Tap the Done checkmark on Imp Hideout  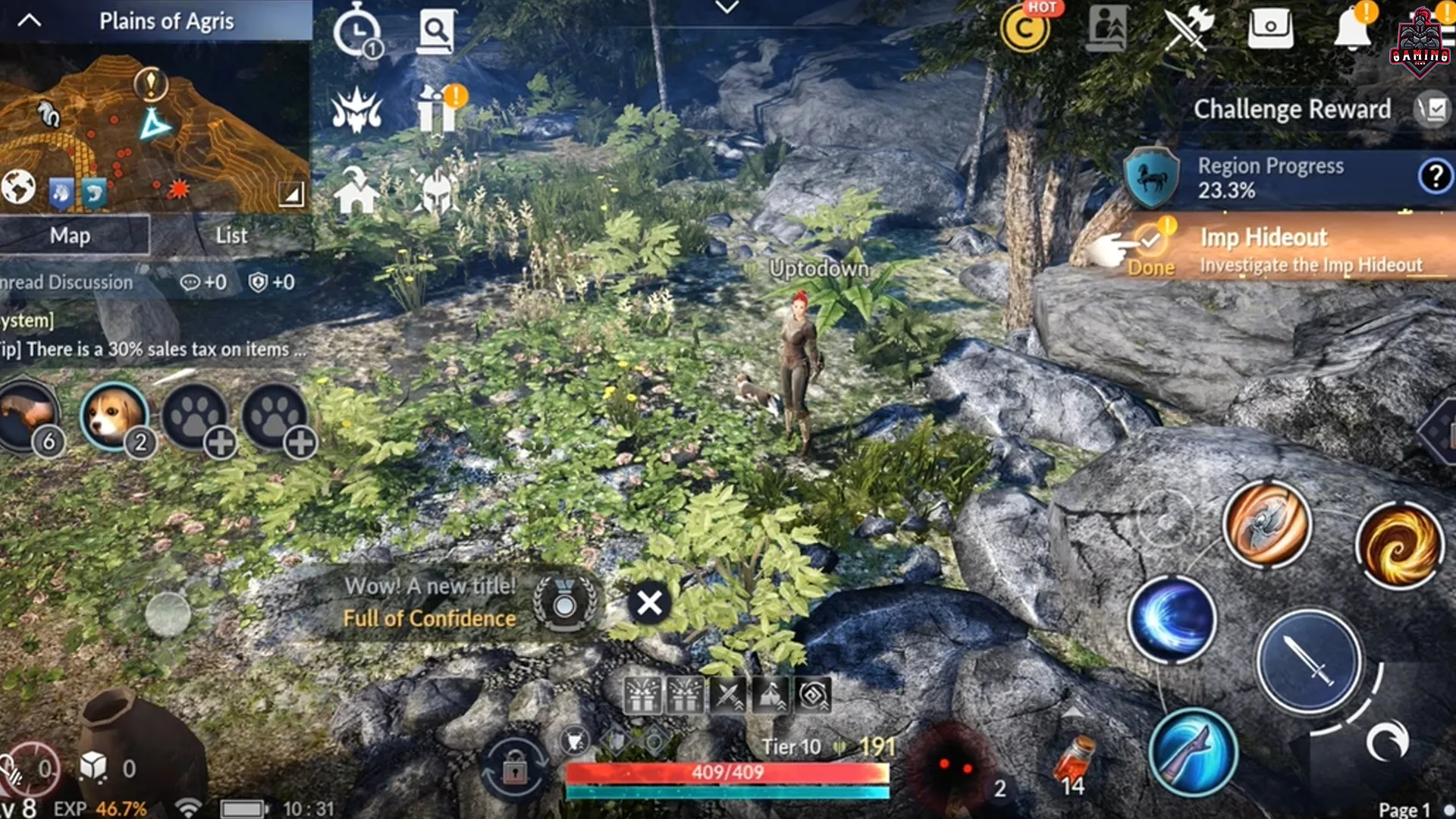coord(1151,241)
